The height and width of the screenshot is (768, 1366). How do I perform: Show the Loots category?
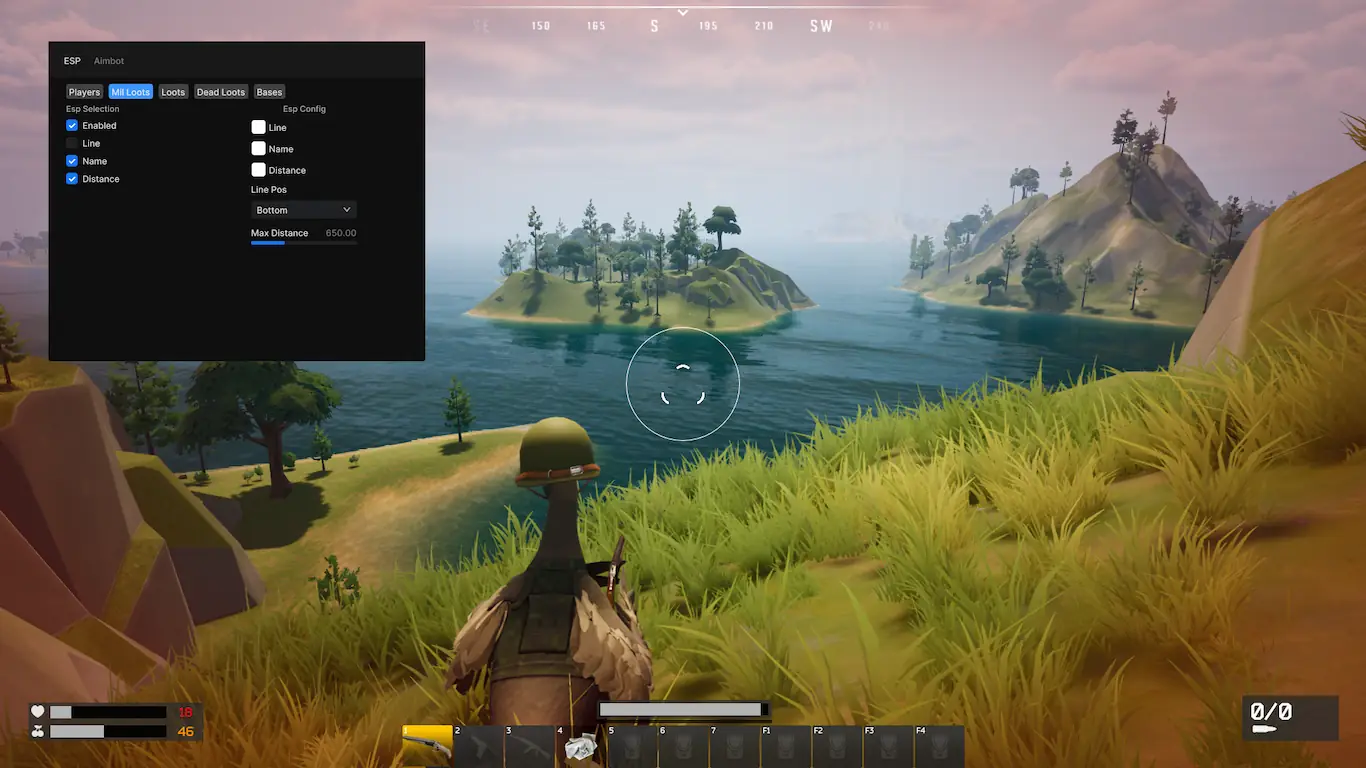tap(173, 92)
